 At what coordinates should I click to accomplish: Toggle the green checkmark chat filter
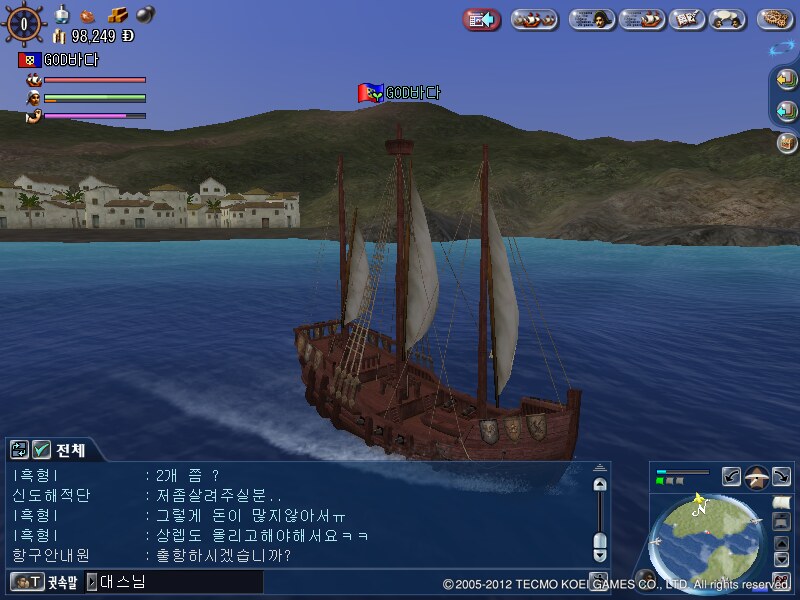[x=42, y=450]
